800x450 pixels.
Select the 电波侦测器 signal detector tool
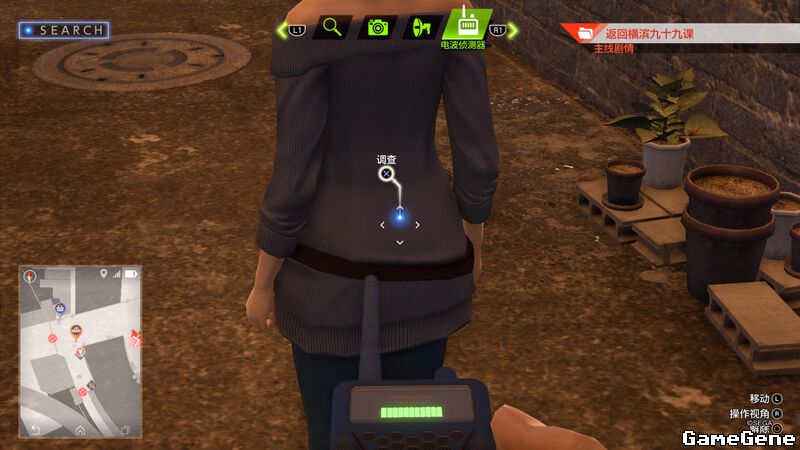(x=466, y=24)
